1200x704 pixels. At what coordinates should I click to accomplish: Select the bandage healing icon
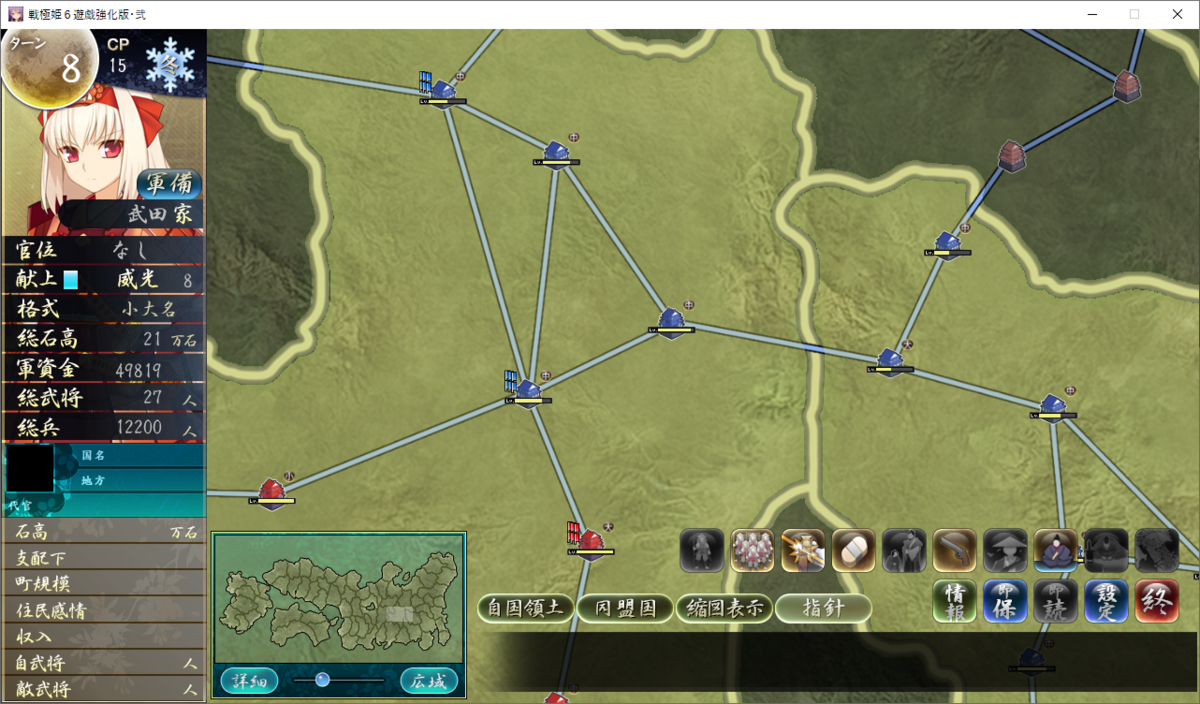pos(853,550)
